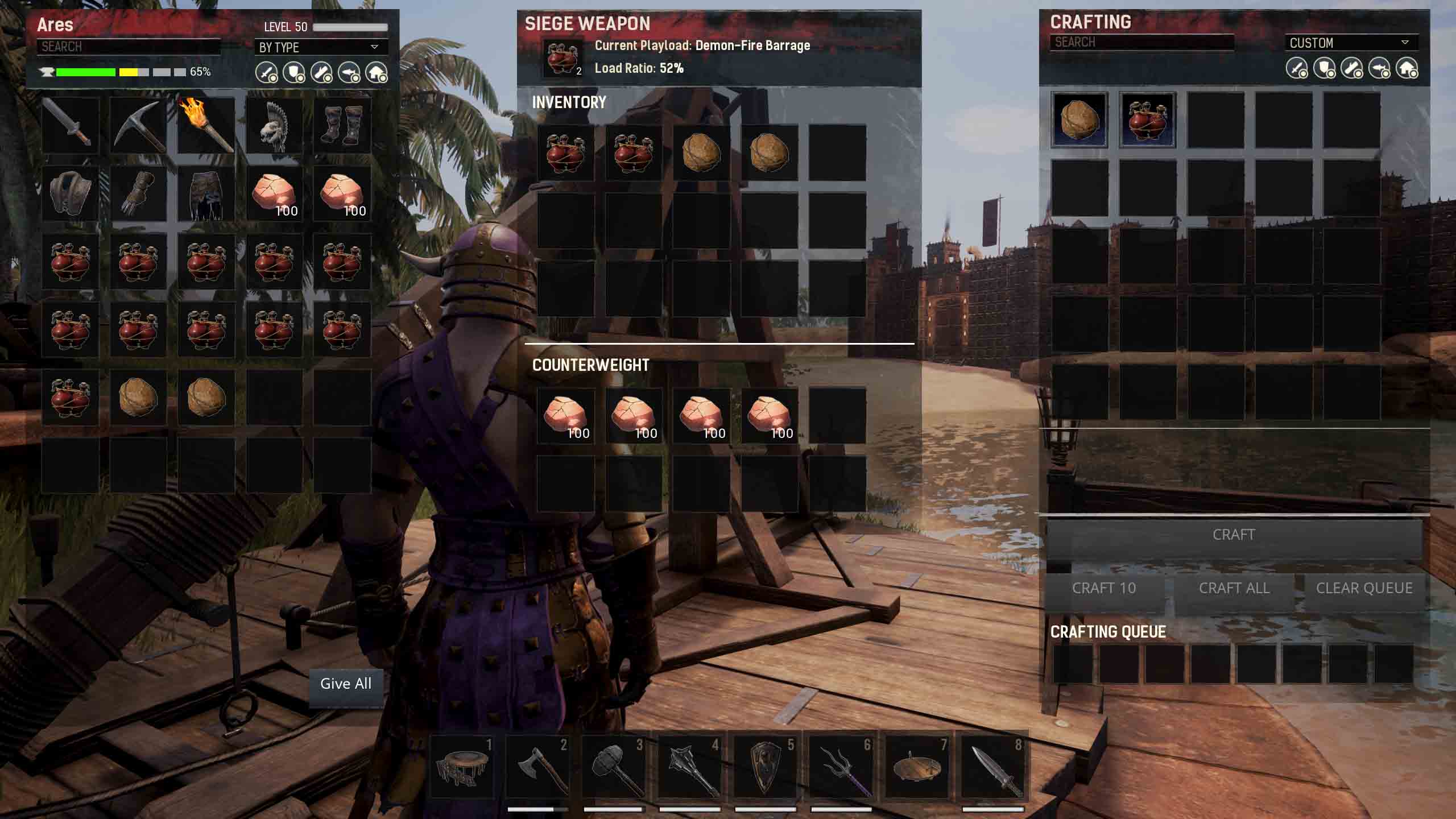Clear the crafting queue

click(x=1364, y=588)
